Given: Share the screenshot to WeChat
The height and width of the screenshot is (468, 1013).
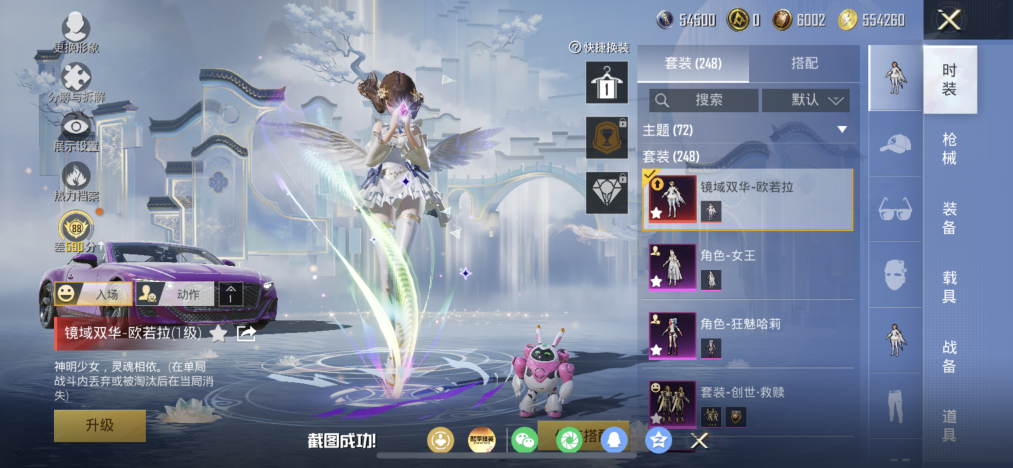Looking at the screenshot, I should tap(524, 440).
